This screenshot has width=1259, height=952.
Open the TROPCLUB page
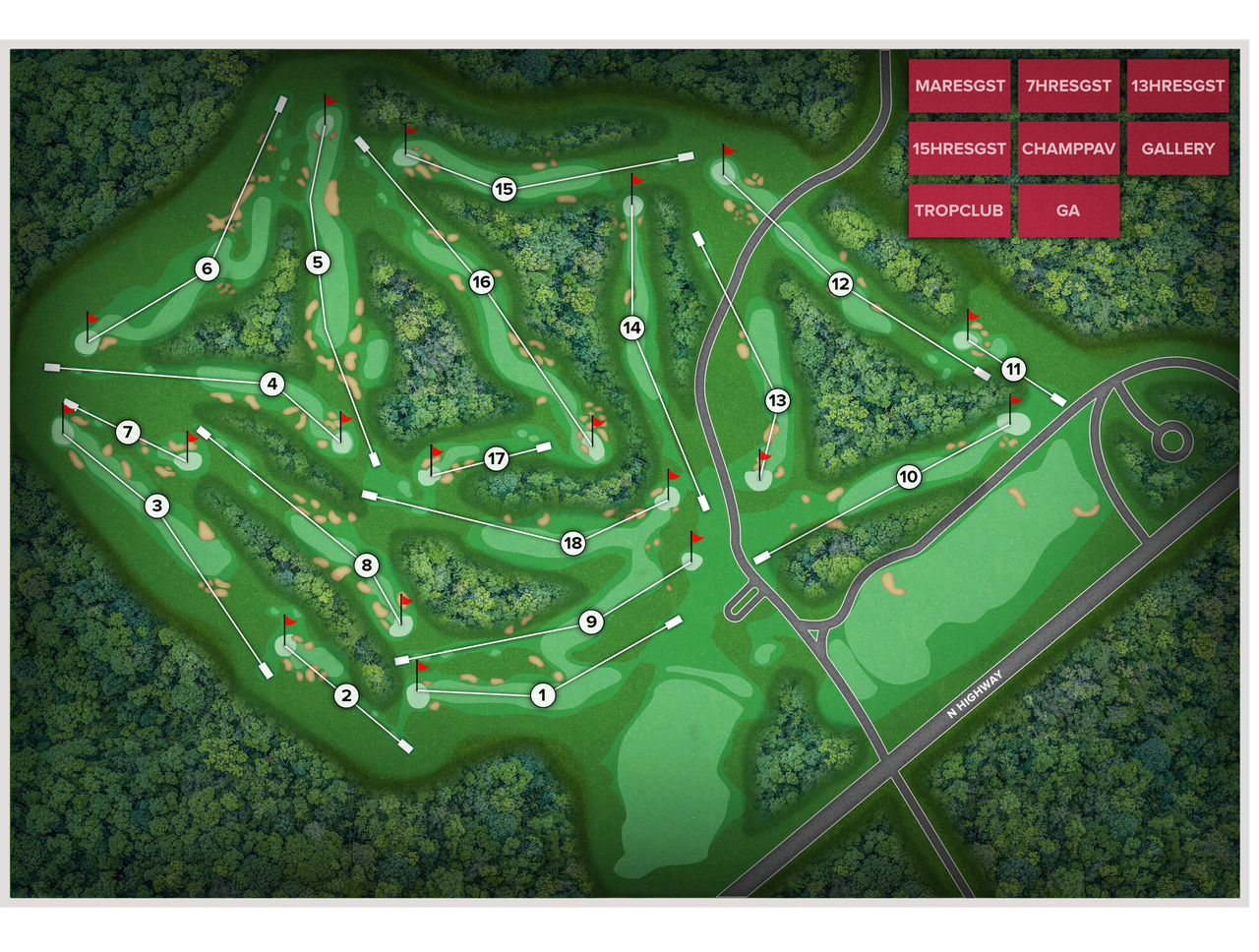pyautogui.click(x=960, y=210)
